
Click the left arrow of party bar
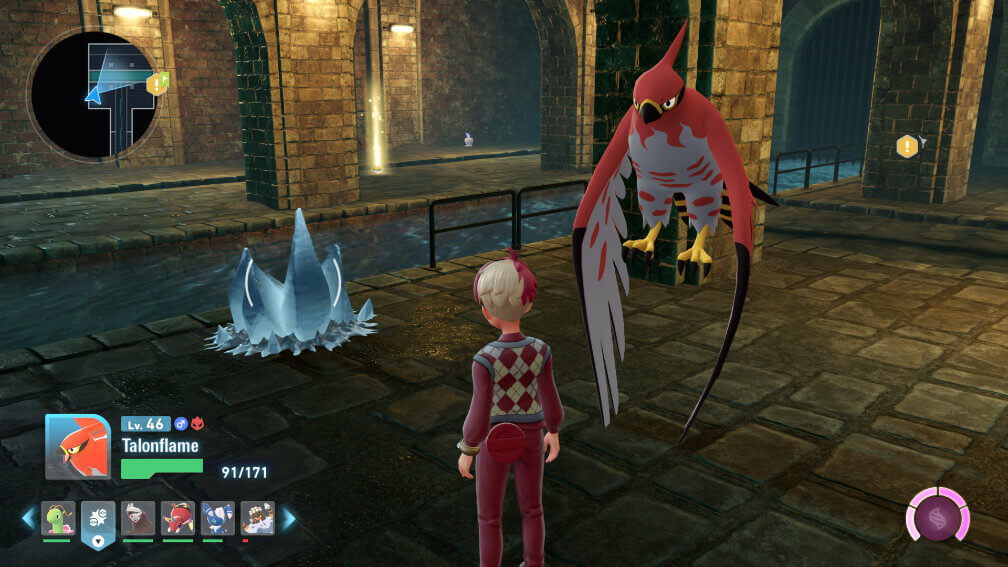click(28, 518)
